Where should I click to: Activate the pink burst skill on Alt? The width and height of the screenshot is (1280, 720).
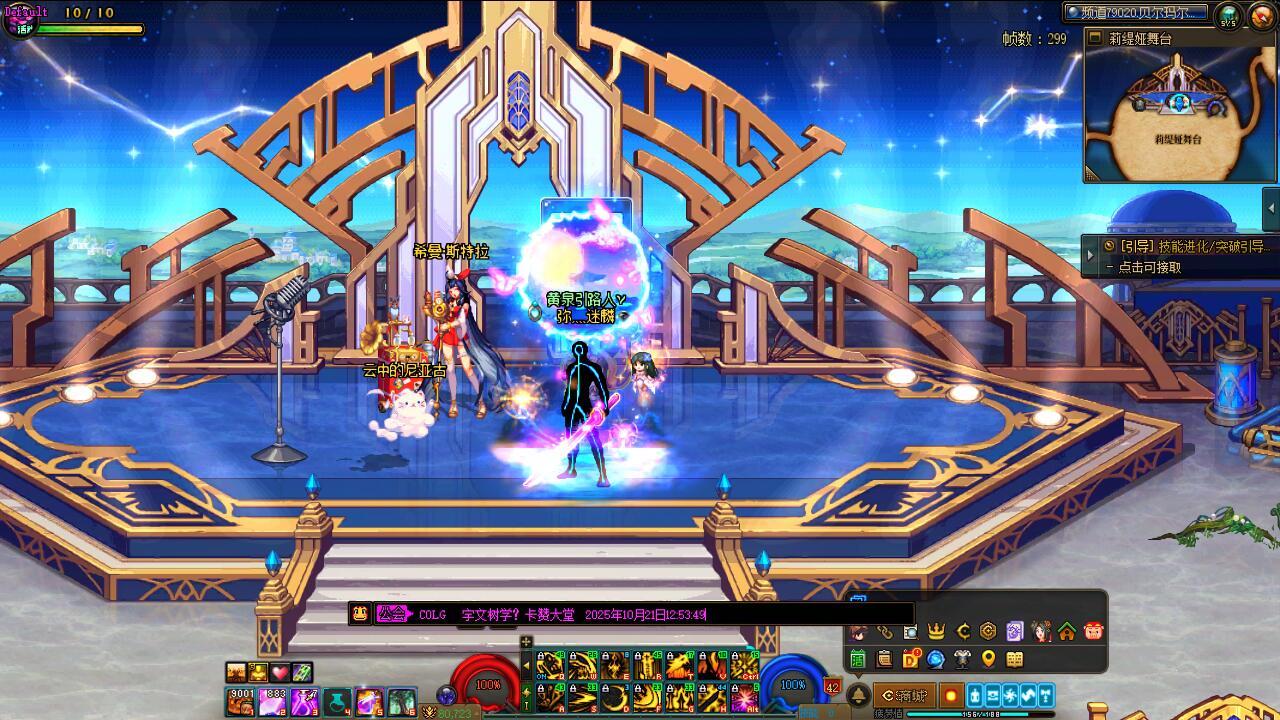tap(745, 698)
